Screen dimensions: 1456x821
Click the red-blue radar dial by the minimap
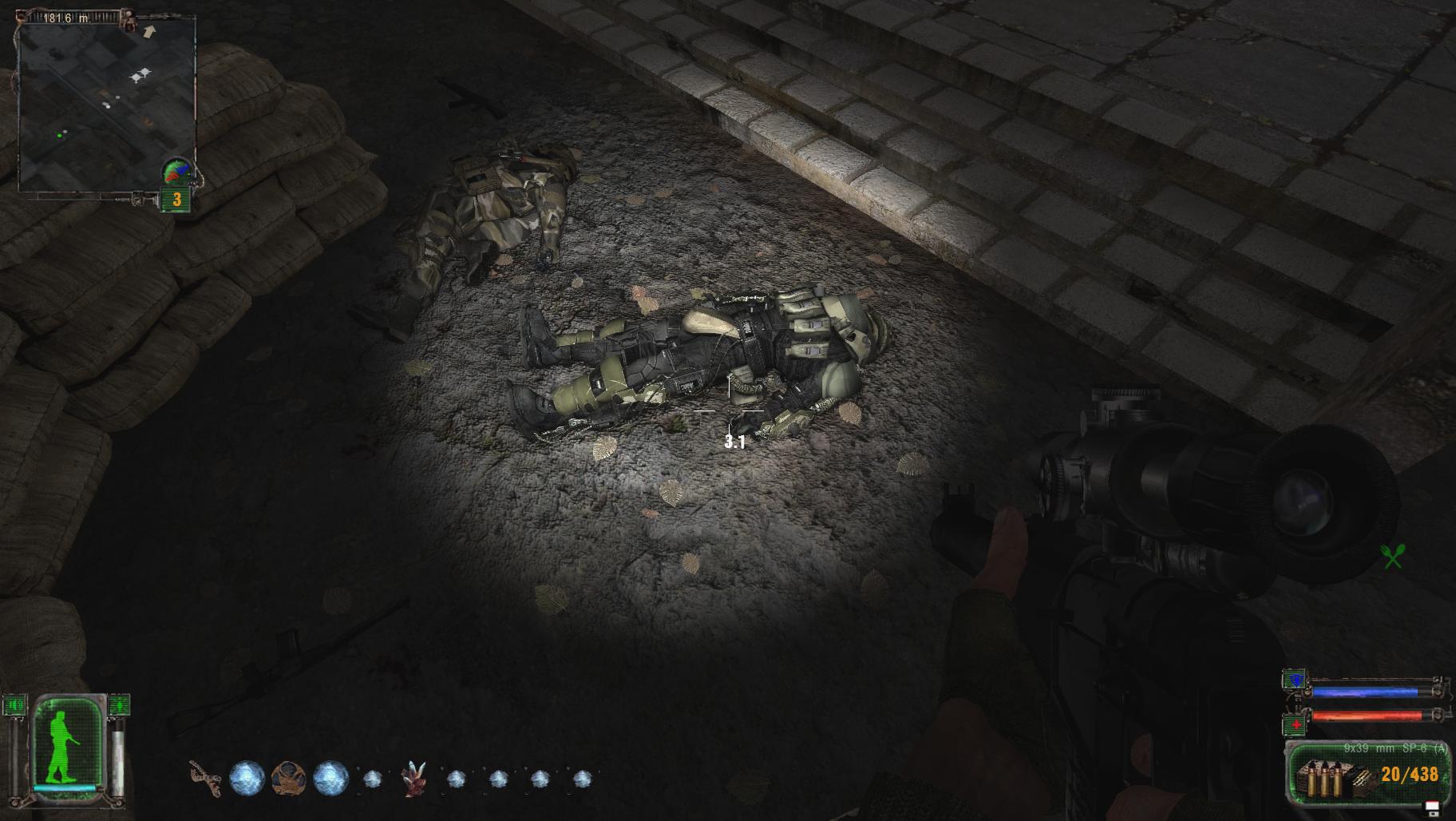179,172
